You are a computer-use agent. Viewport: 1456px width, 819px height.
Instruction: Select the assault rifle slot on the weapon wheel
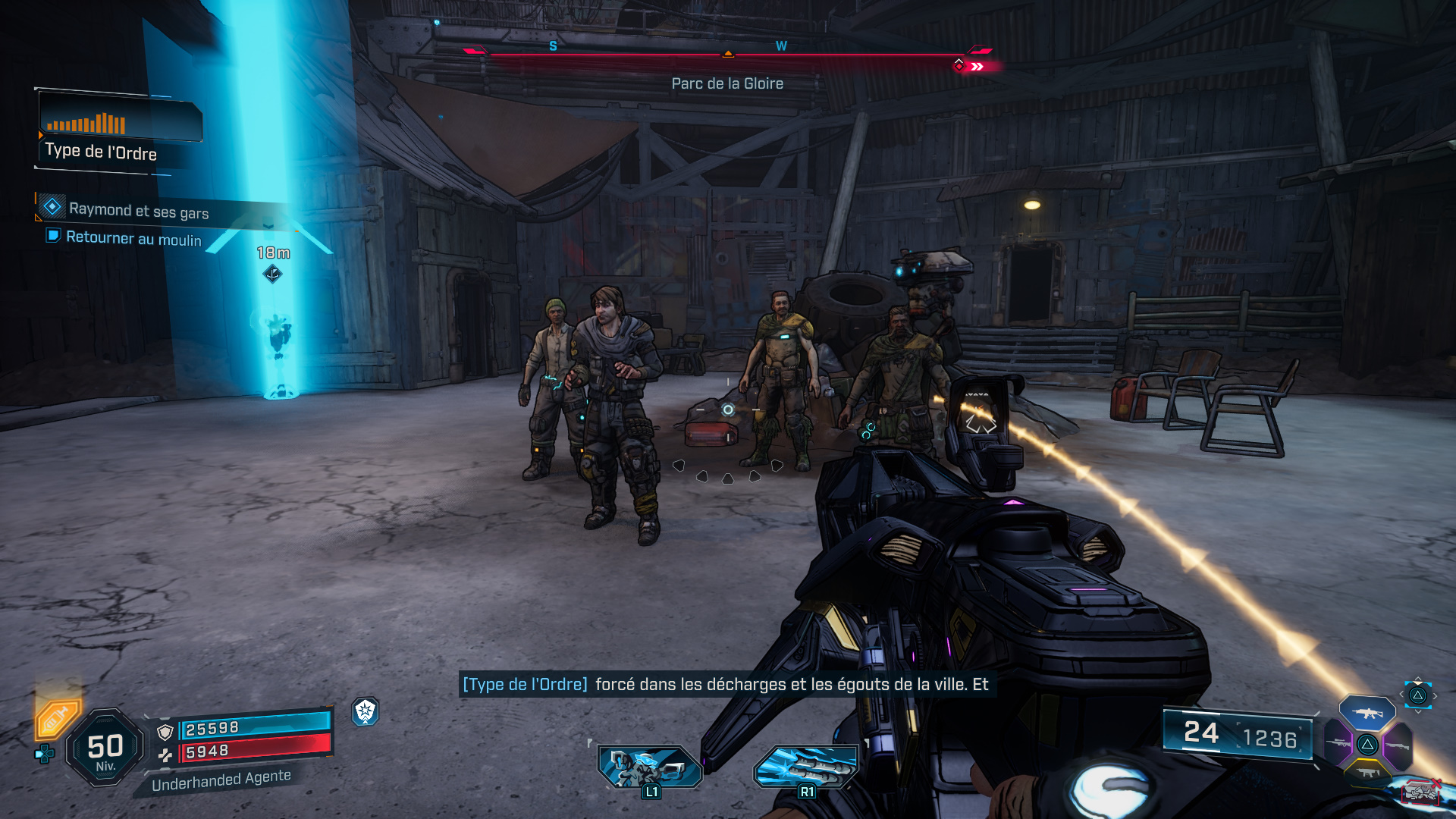coord(1369,714)
